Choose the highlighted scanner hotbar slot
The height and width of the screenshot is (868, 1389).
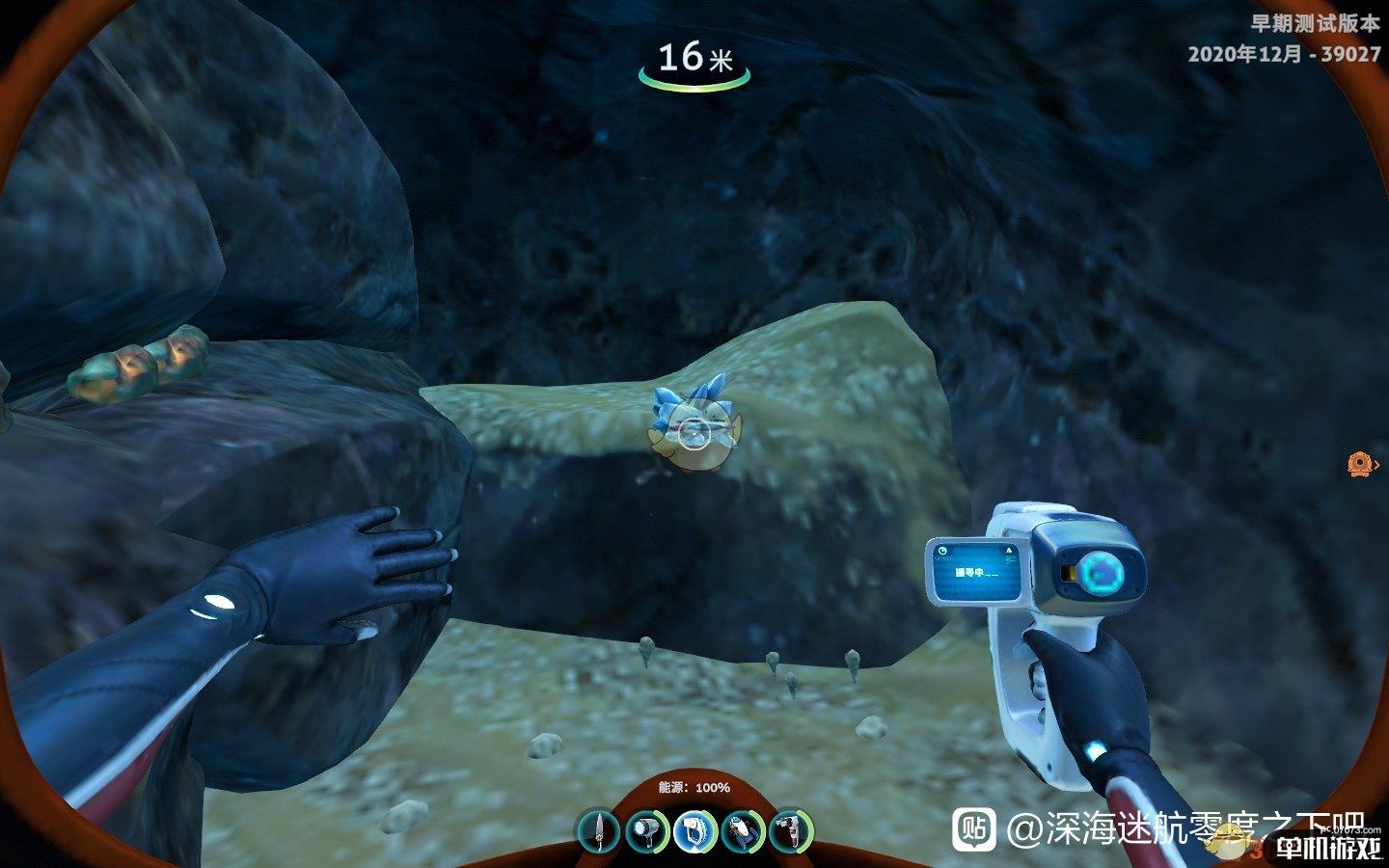point(694,830)
